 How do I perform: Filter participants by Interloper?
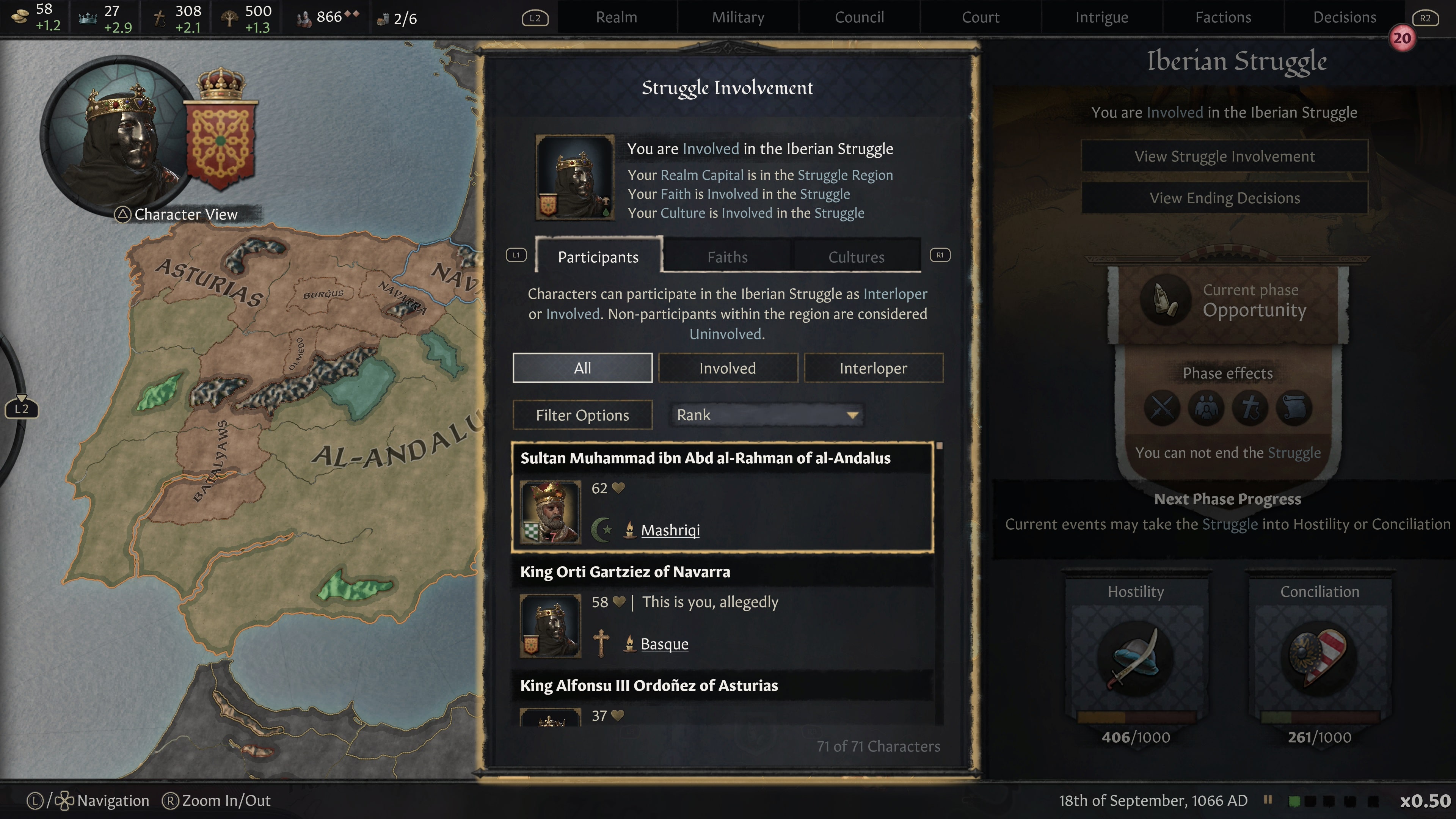click(x=874, y=367)
